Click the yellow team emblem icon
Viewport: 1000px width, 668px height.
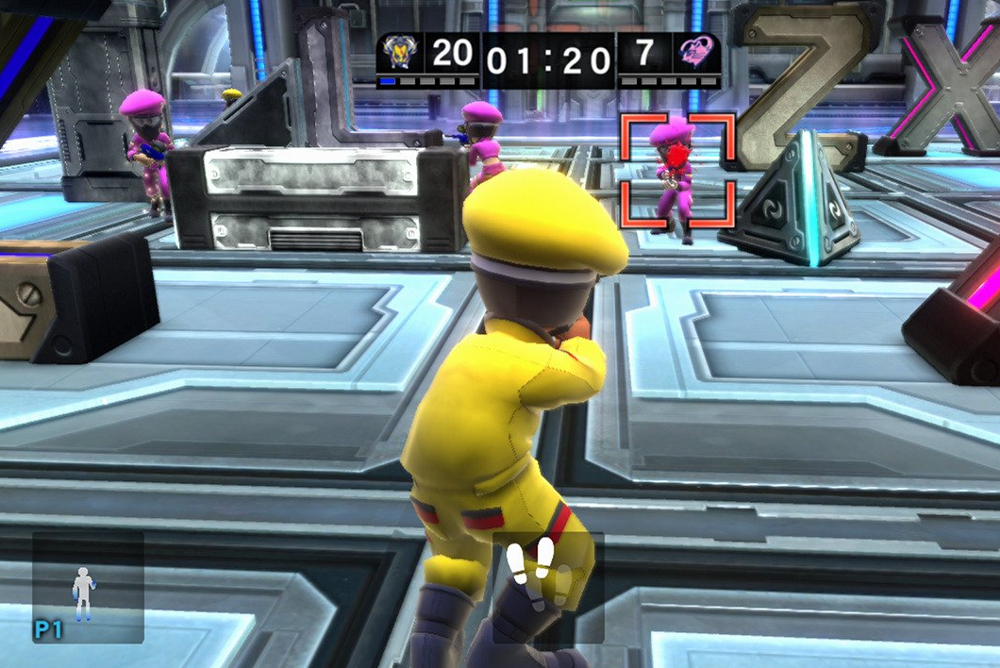[x=400, y=53]
